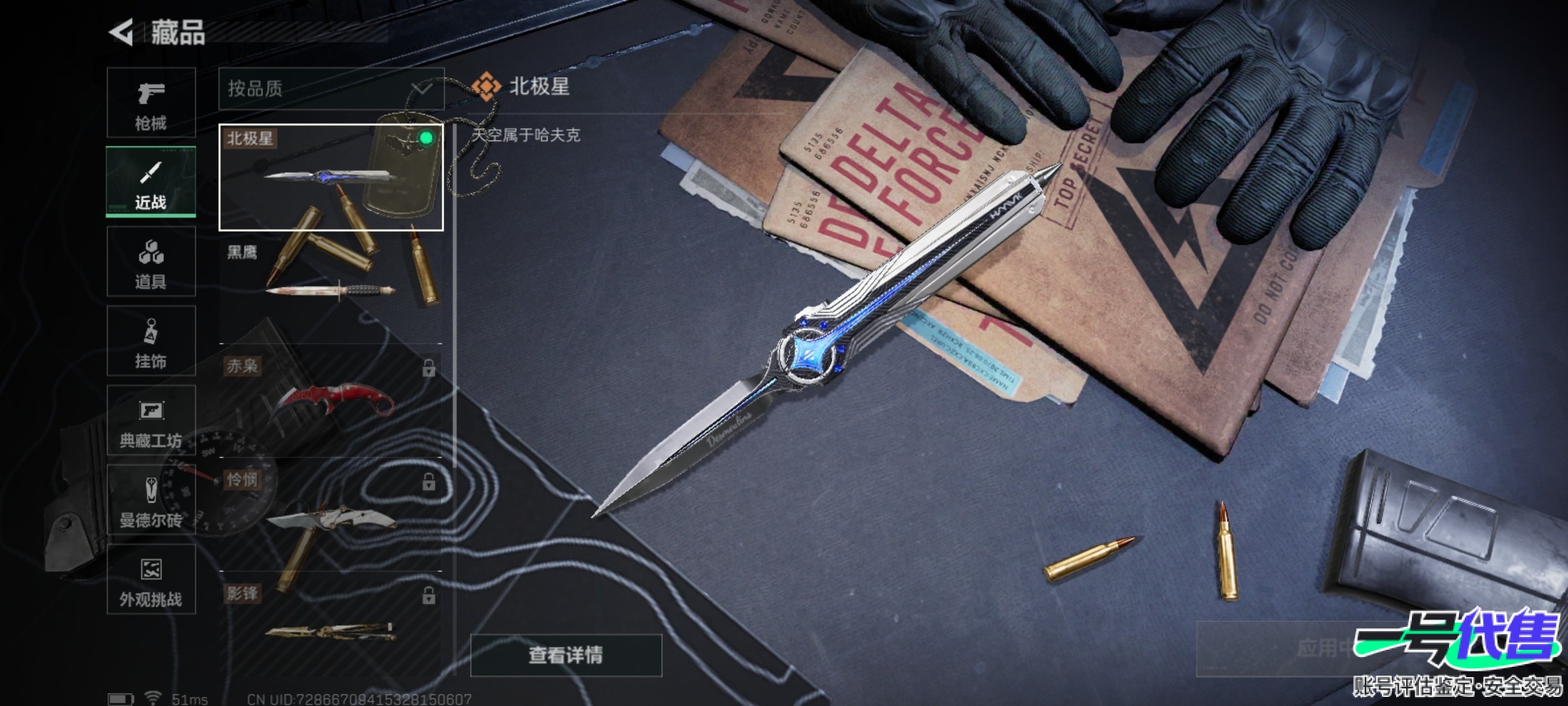1568x706 pixels.
Task: Open the 按品质 sort dropdown
Action: coord(331,88)
